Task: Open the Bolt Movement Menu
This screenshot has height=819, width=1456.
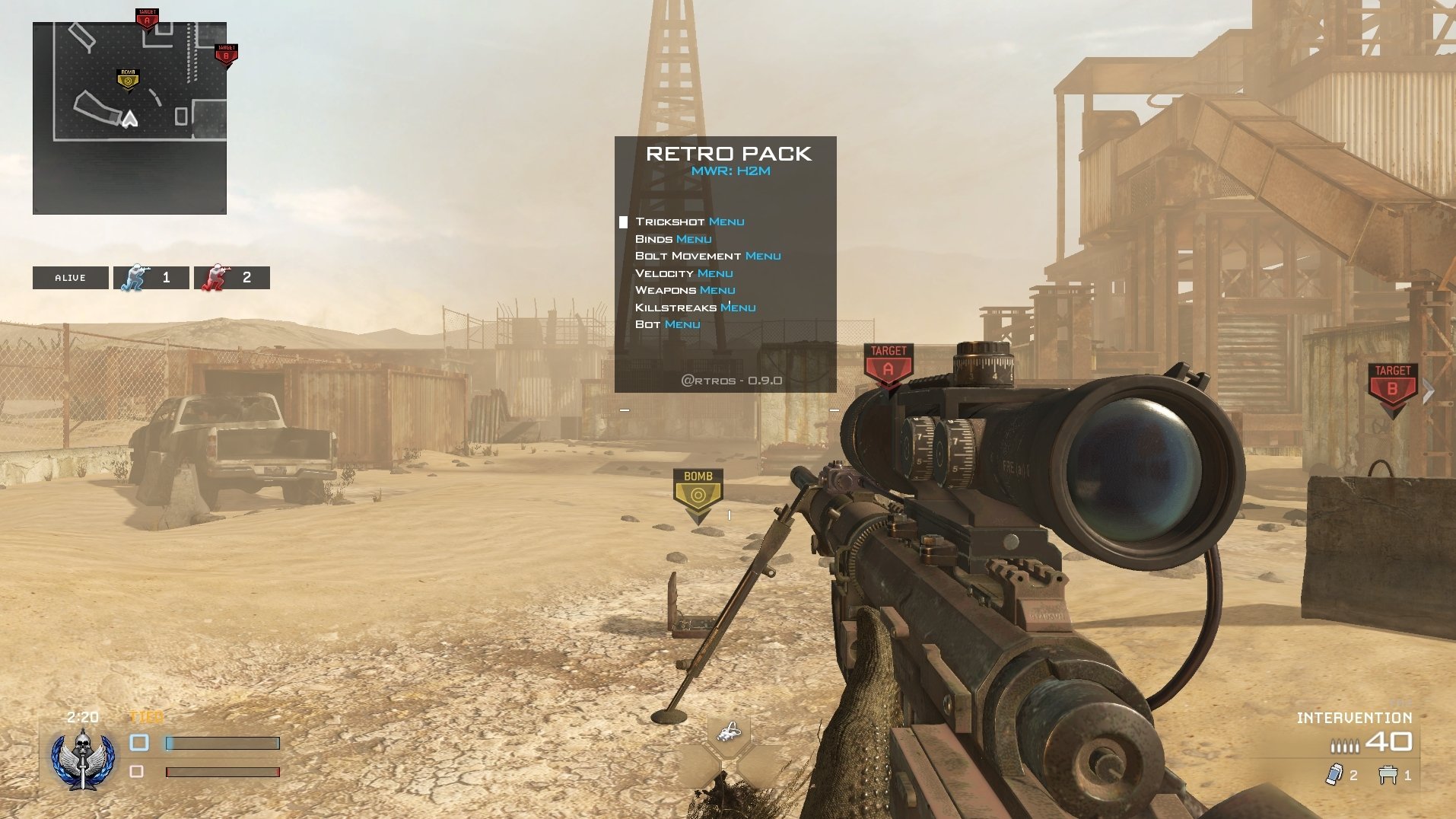Action: (708, 256)
